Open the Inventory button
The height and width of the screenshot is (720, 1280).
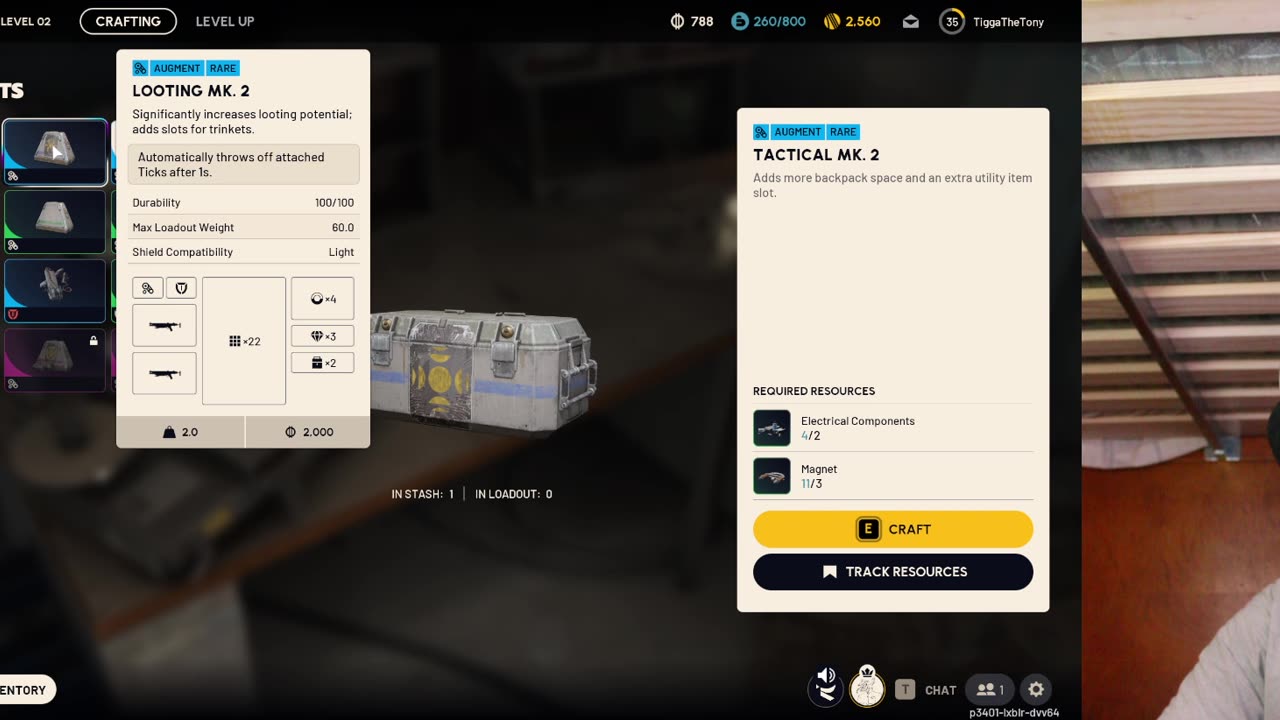tap(24, 690)
